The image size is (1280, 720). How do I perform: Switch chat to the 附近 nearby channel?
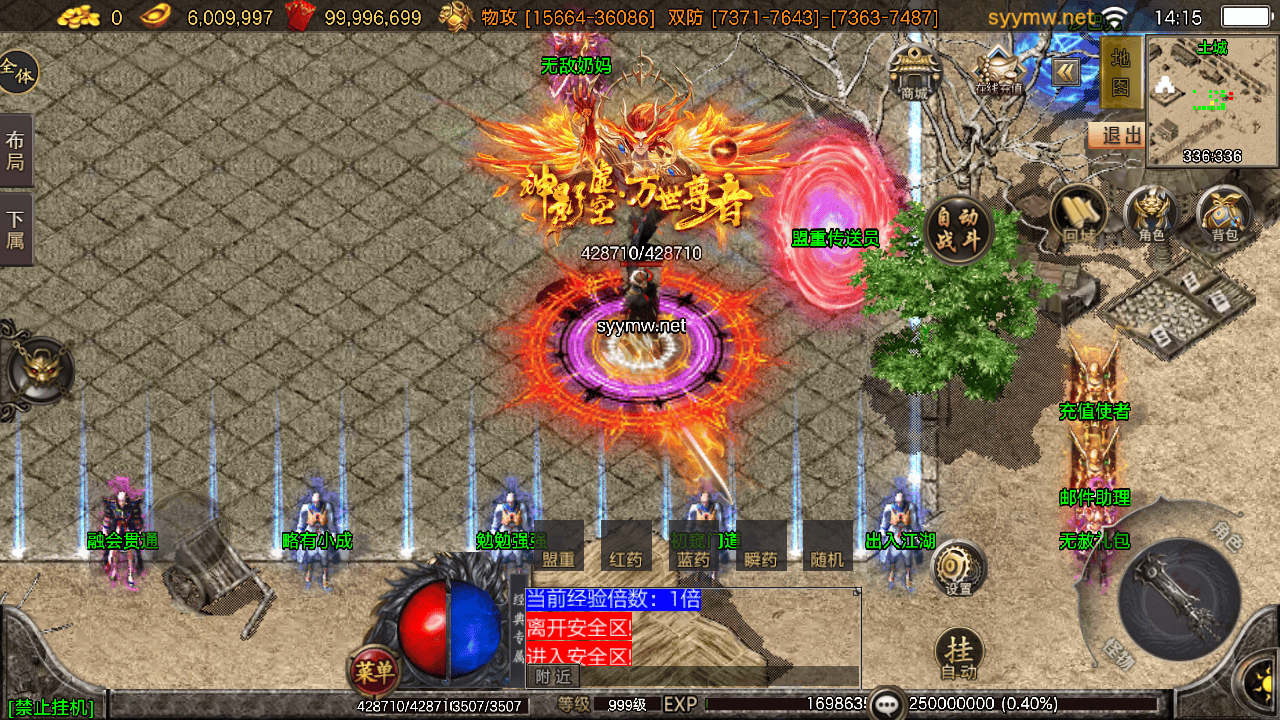[552, 677]
